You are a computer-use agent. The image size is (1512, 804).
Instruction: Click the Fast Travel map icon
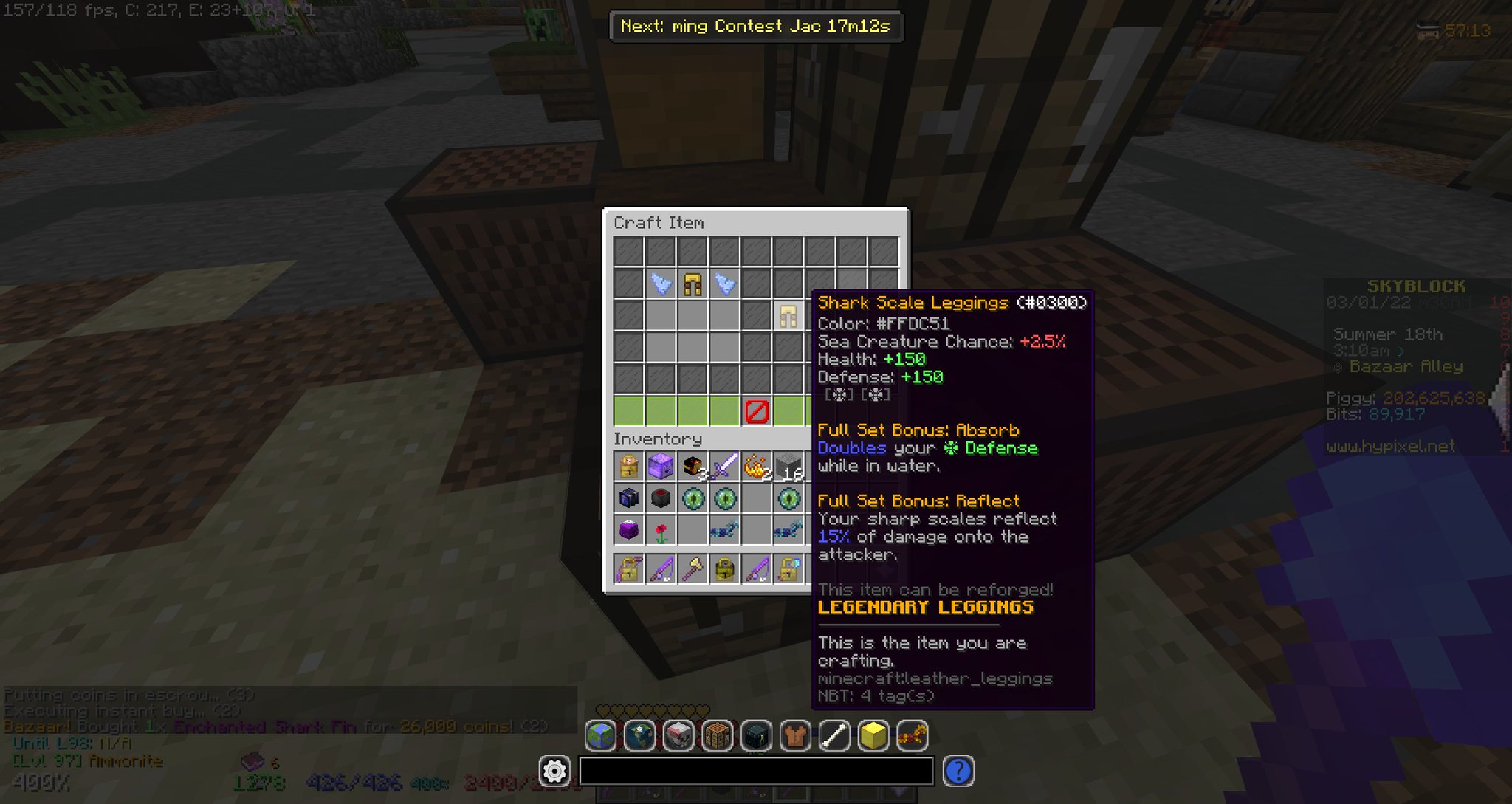[x=639, y=735]
